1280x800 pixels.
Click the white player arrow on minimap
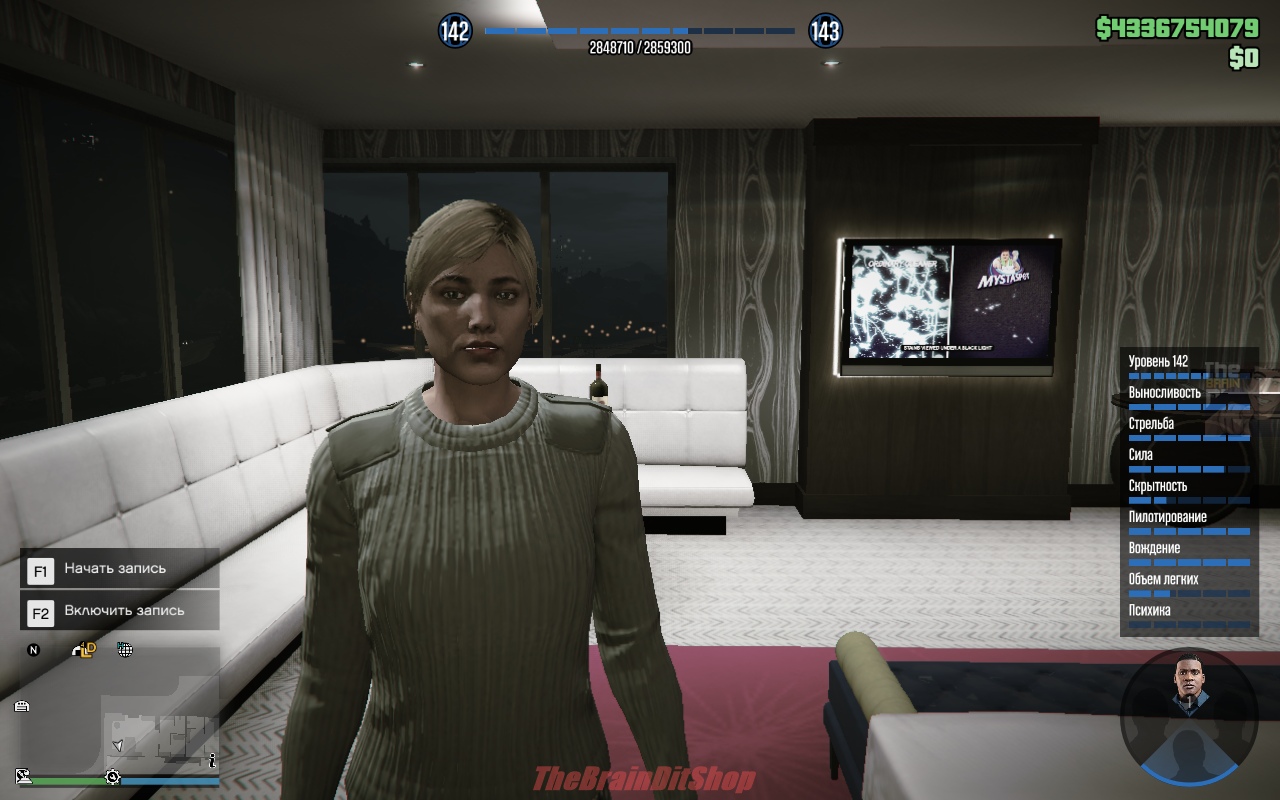119,745
